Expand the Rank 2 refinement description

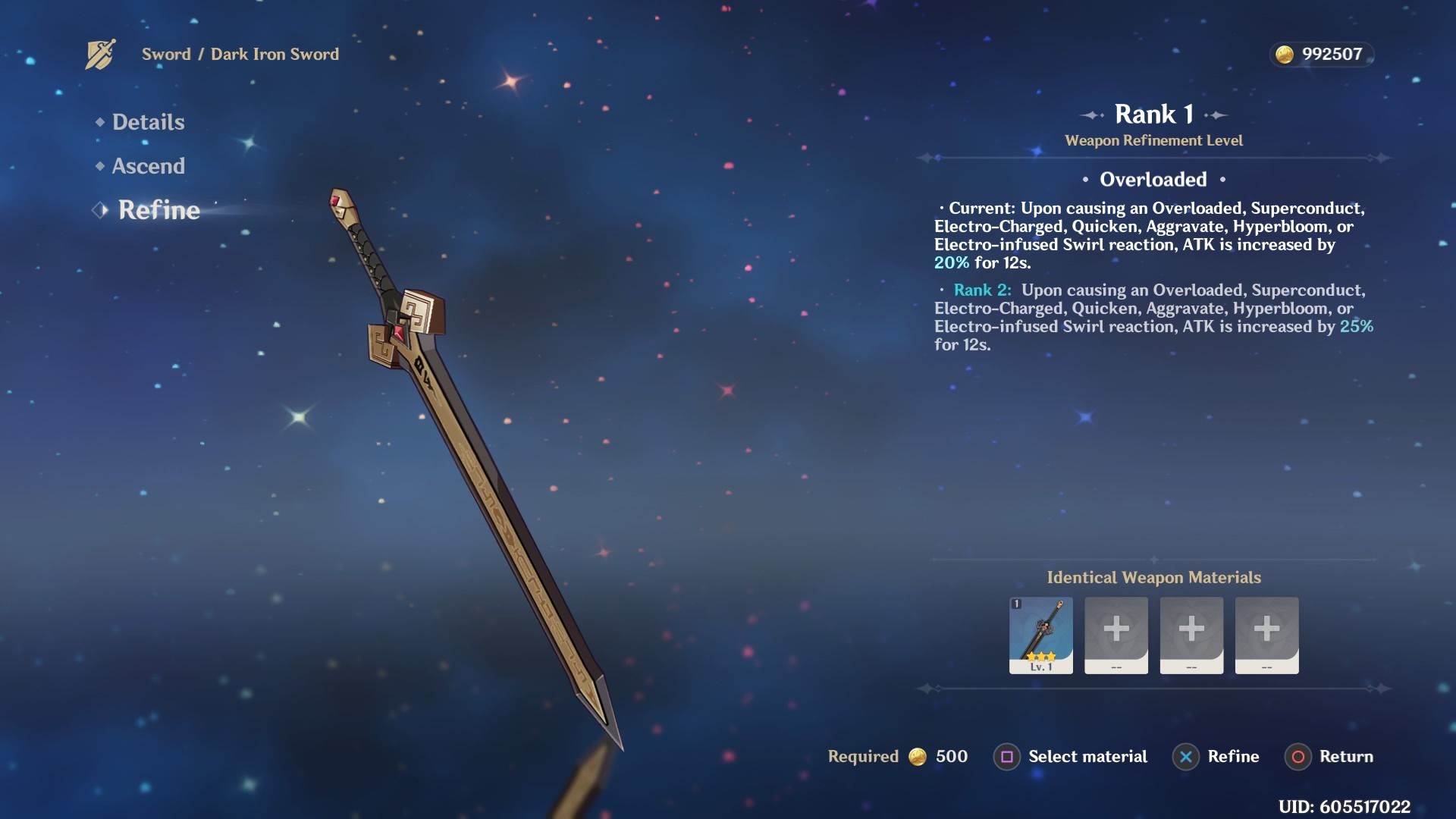982,290
